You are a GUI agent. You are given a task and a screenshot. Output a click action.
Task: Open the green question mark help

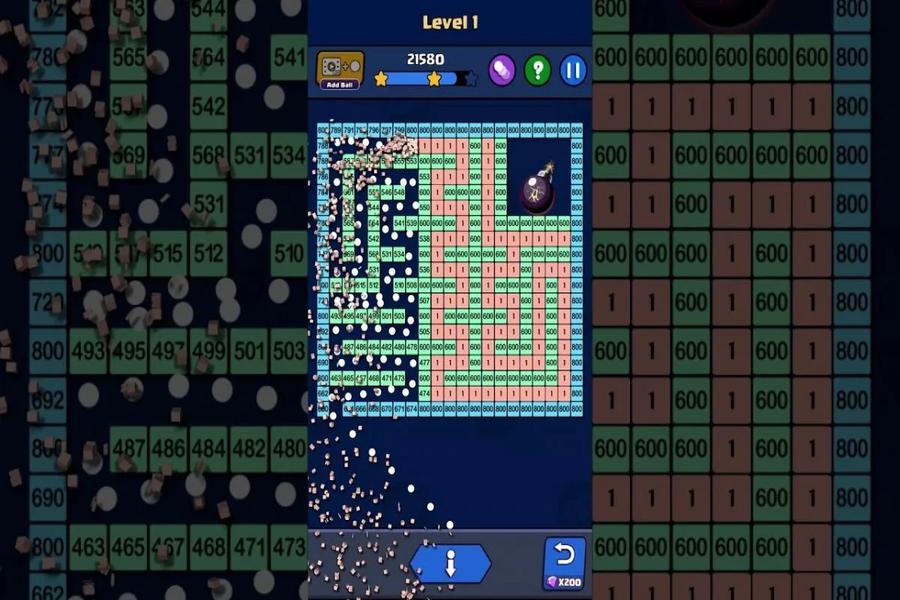pyautogui.click(x=538, y=70)
